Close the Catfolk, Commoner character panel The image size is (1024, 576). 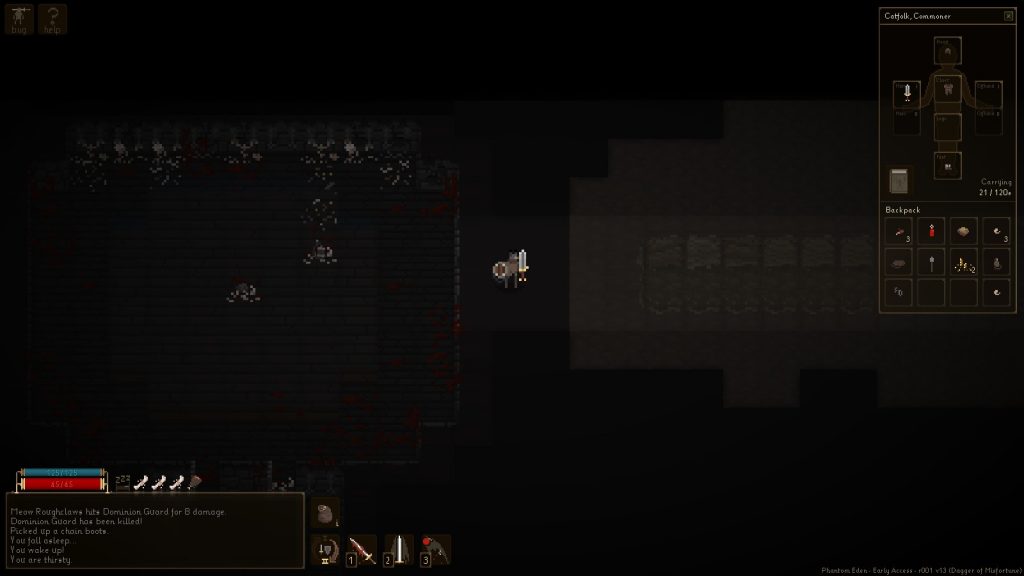coord(1008,16)
